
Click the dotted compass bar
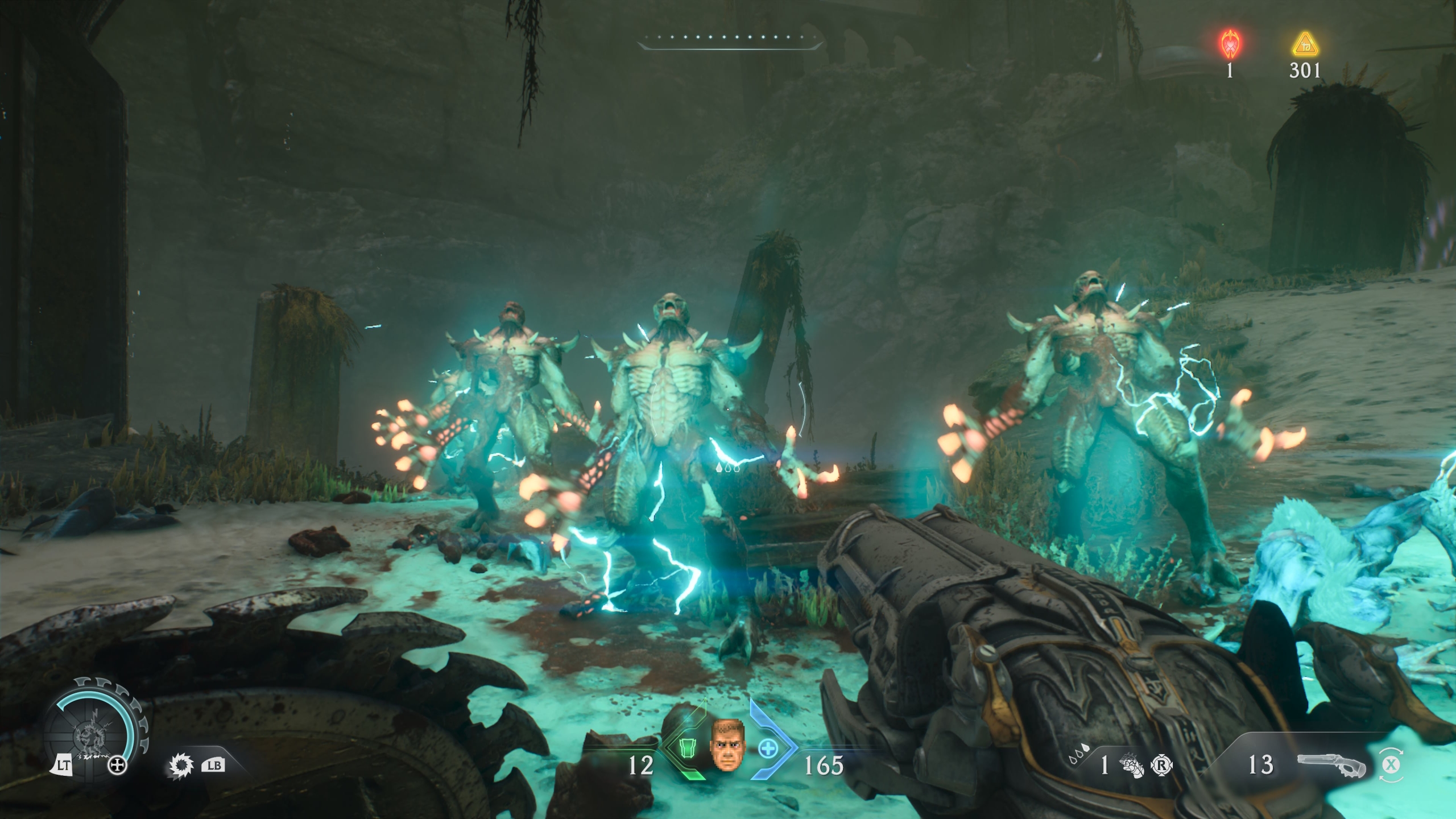click(x=730, y=40)
